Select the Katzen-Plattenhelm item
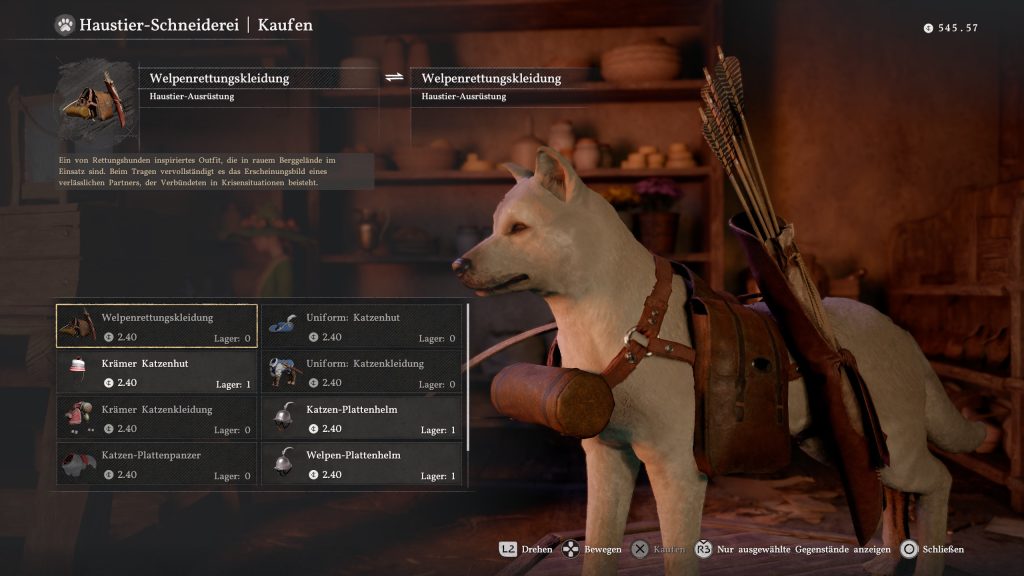Screen dimensions: 1024x576 click(362, 418)
